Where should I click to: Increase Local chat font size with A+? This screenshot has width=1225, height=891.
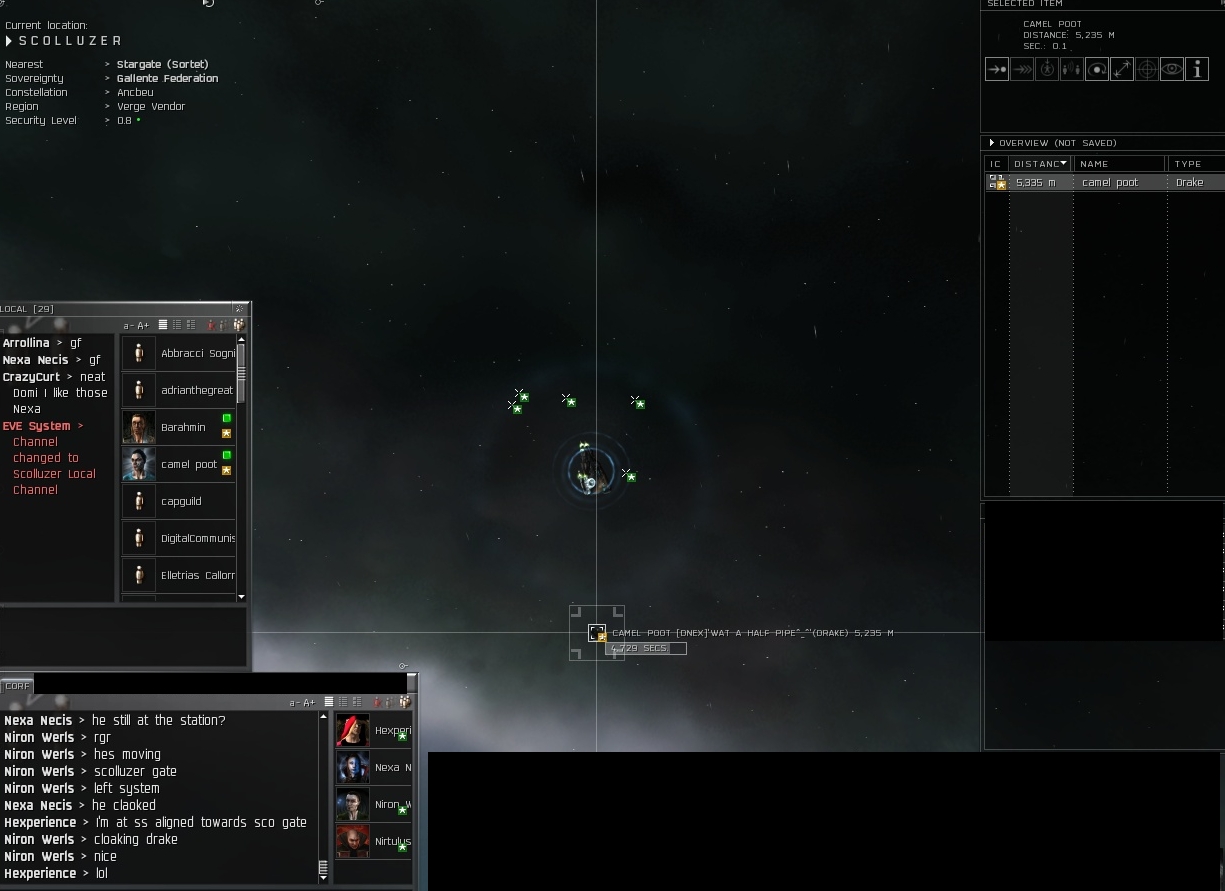143,326
